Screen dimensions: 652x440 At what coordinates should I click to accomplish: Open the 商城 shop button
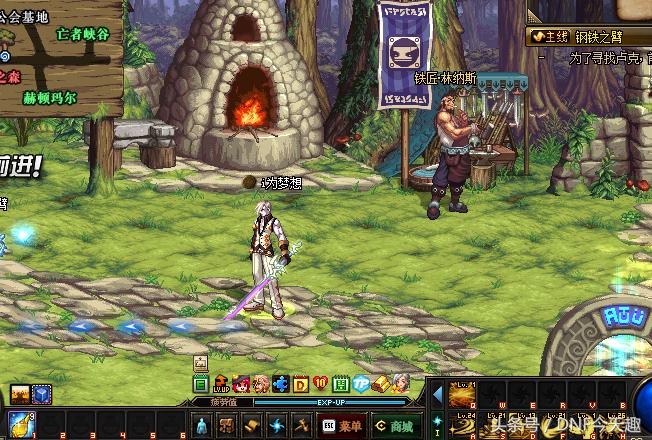(x=393, y=425)
